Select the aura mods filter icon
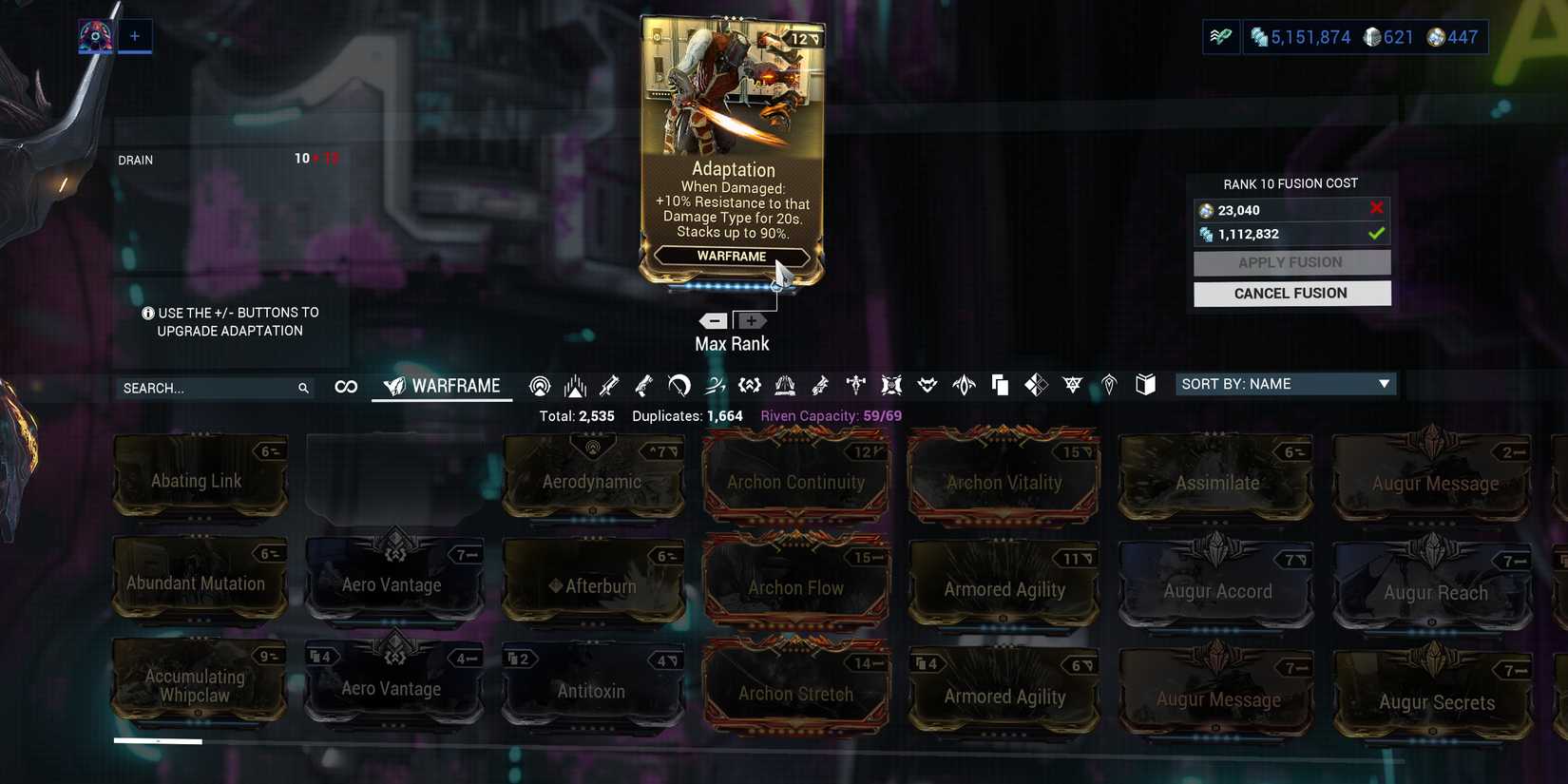Image resolution: width=1568 pixels, height=784 pixels. (540, 386)
